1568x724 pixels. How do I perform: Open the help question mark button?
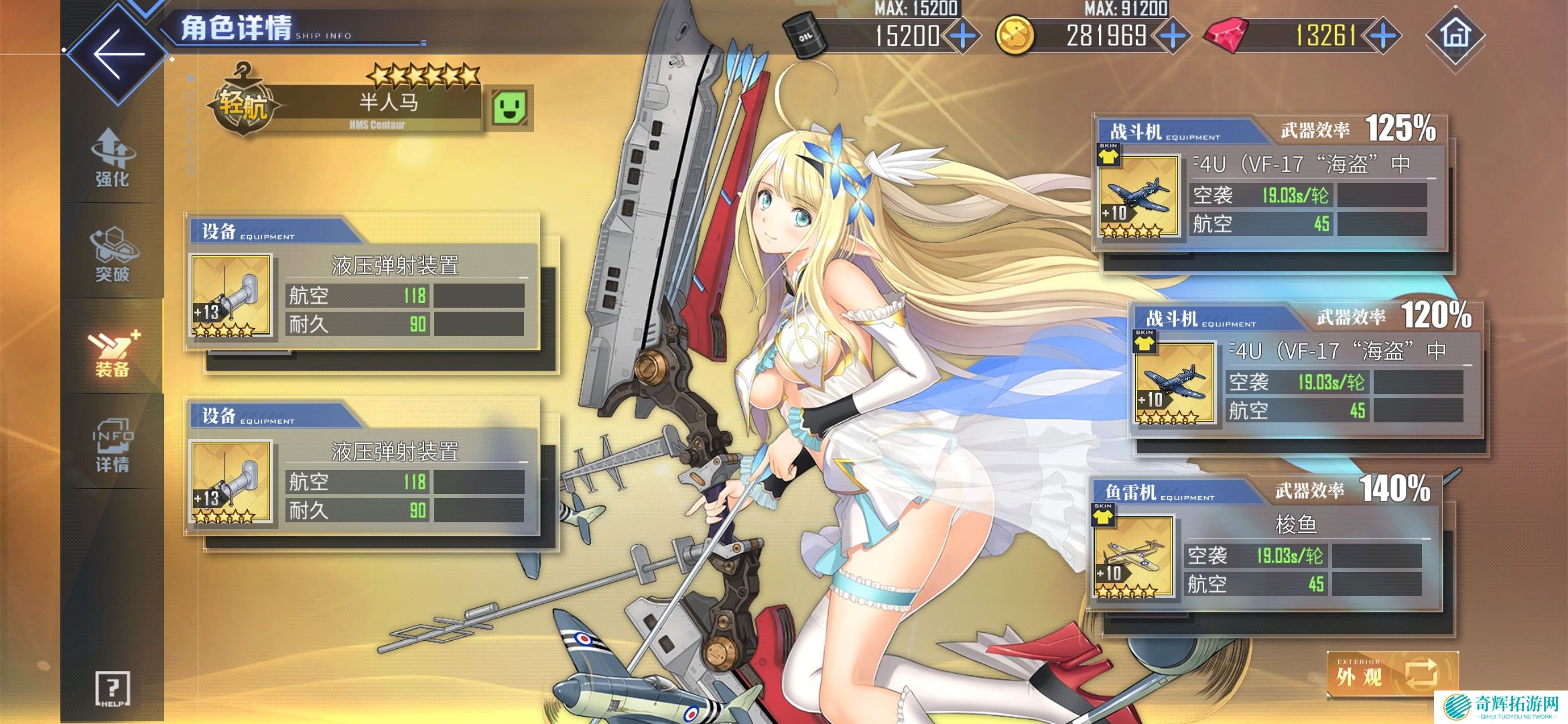[112, 688]
